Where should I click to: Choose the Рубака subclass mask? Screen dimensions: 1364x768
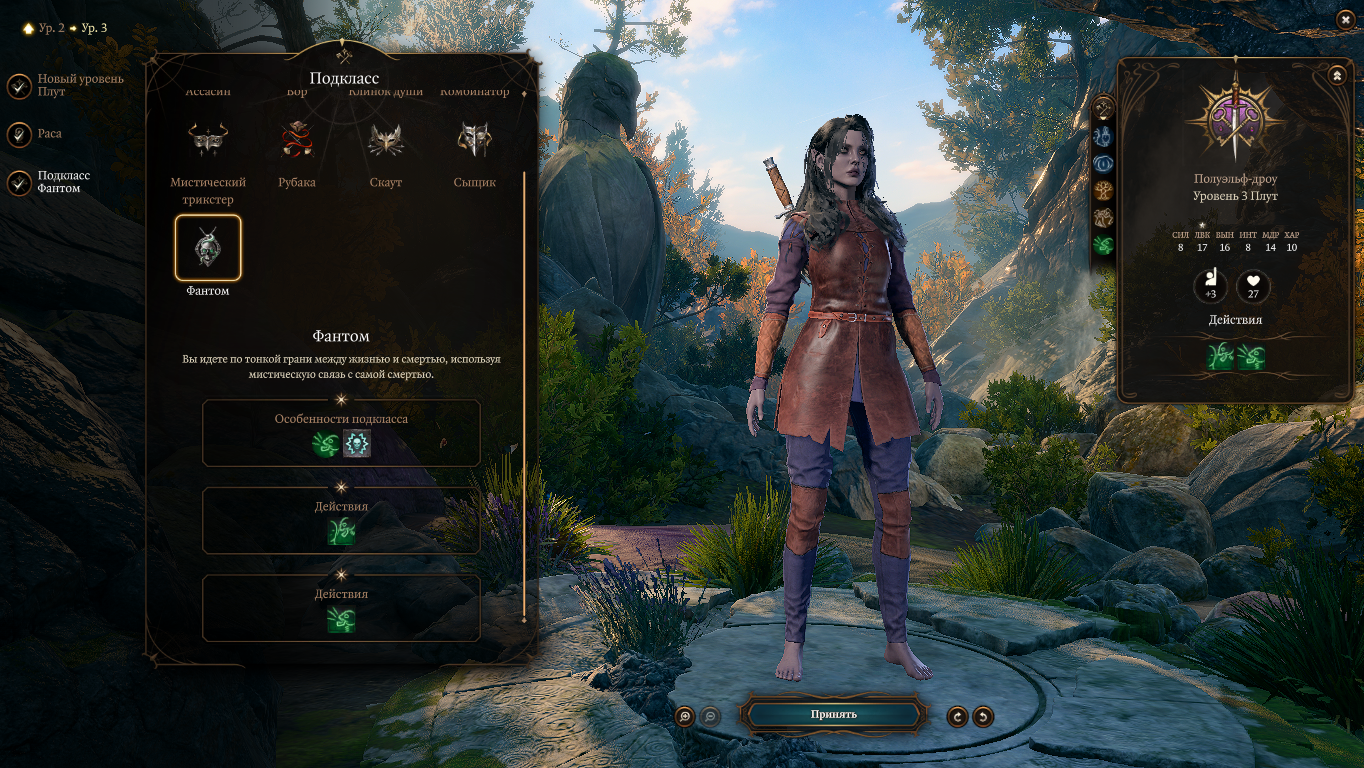[x=297, y=141]
